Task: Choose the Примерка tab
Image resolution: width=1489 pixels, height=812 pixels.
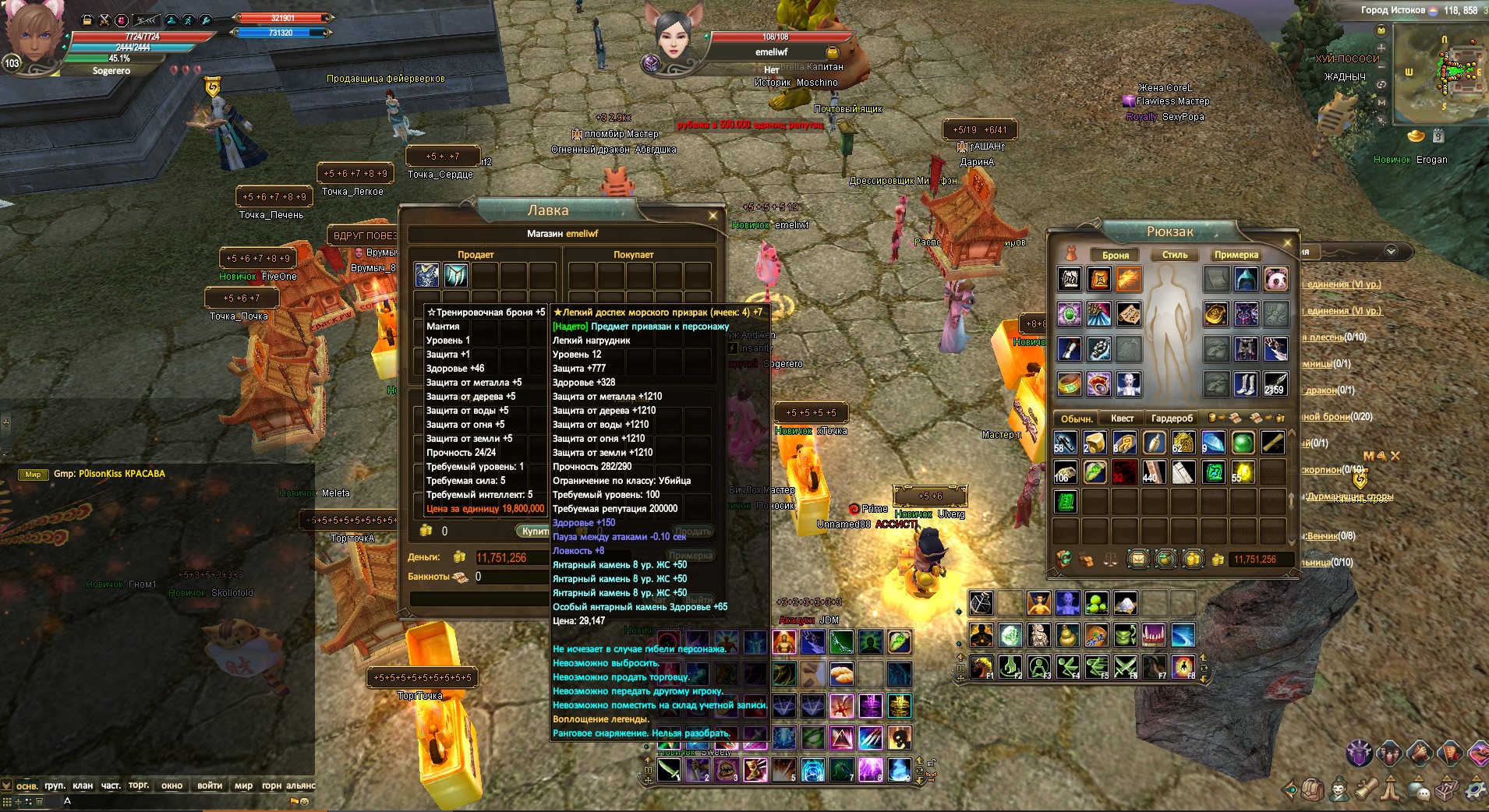Action: 1236,255
